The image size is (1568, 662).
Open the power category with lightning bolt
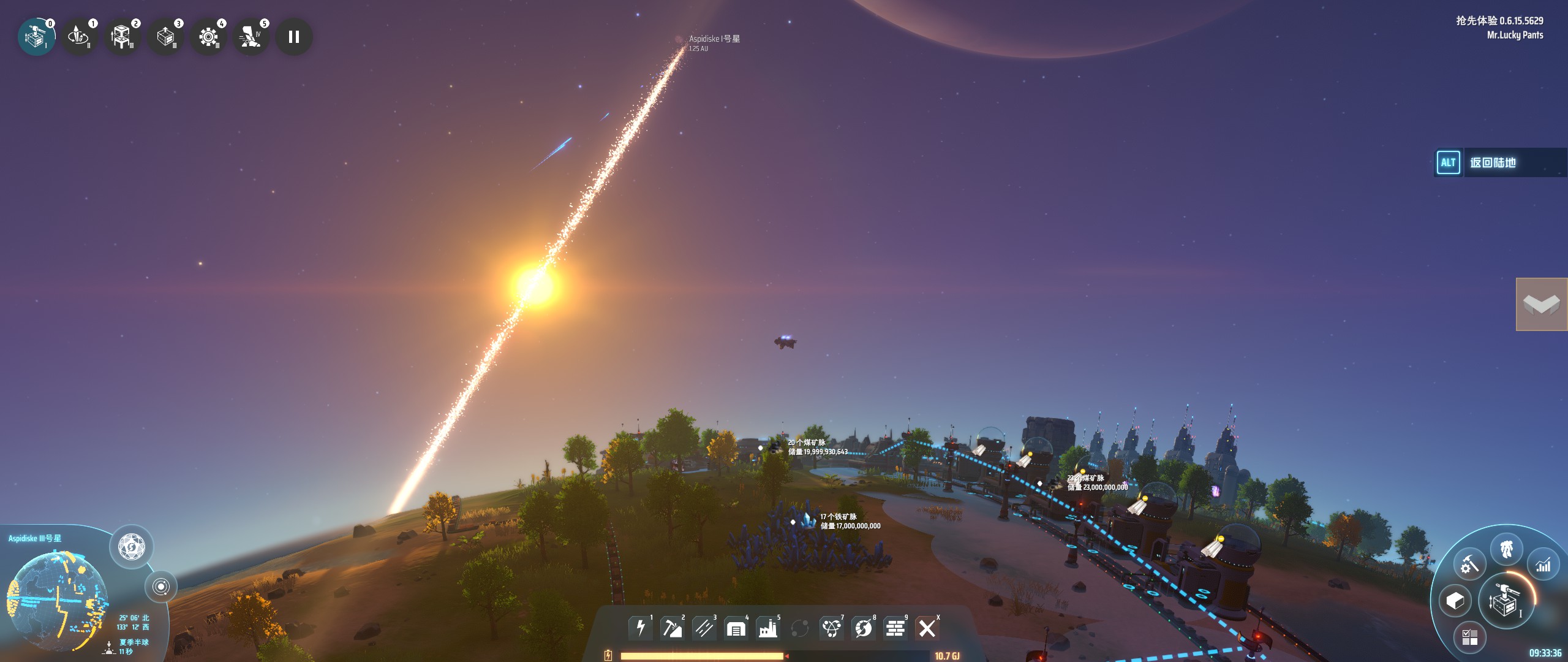tap(640, 628)
